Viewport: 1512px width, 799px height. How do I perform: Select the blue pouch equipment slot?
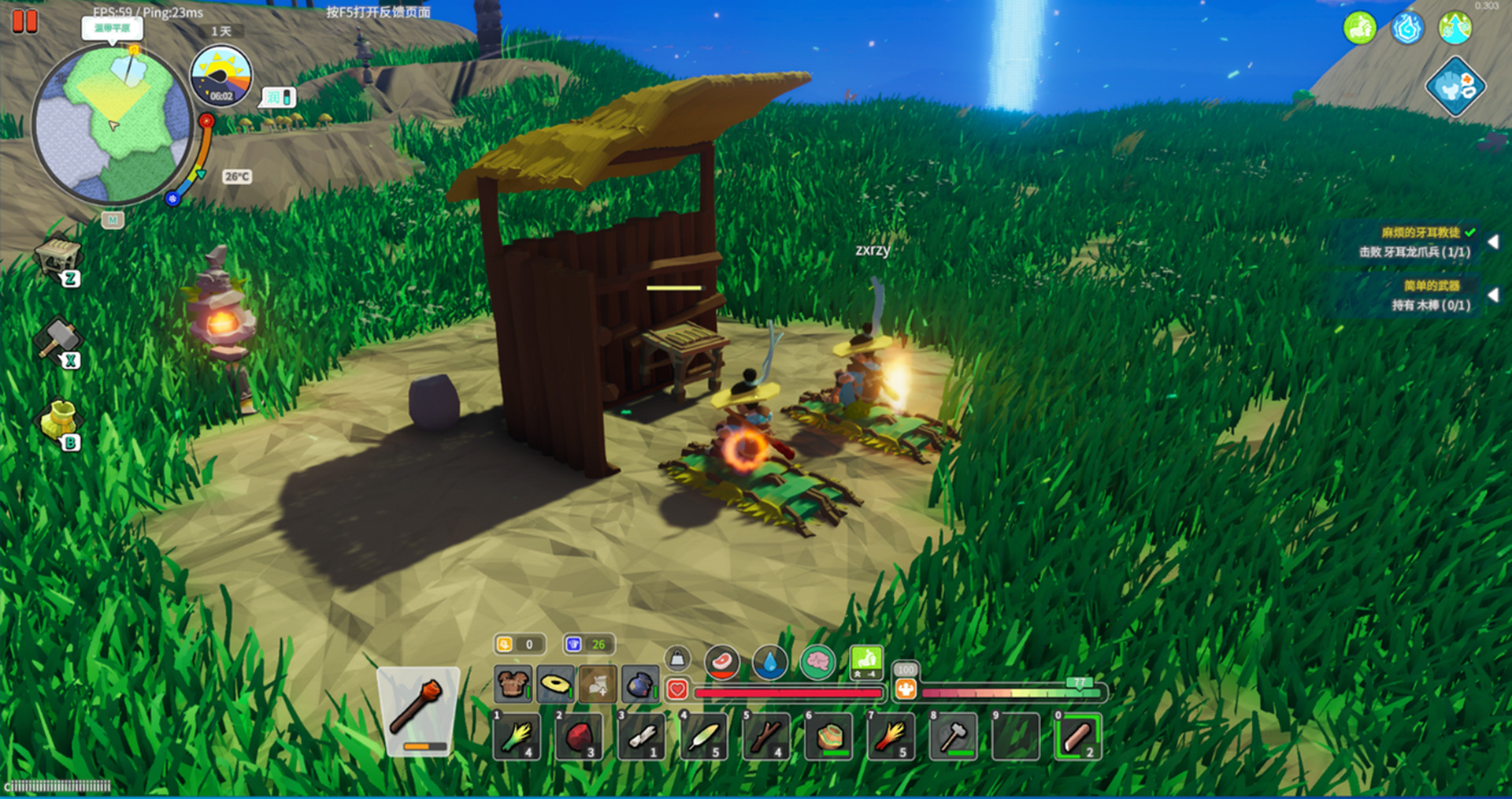point(639,684)
